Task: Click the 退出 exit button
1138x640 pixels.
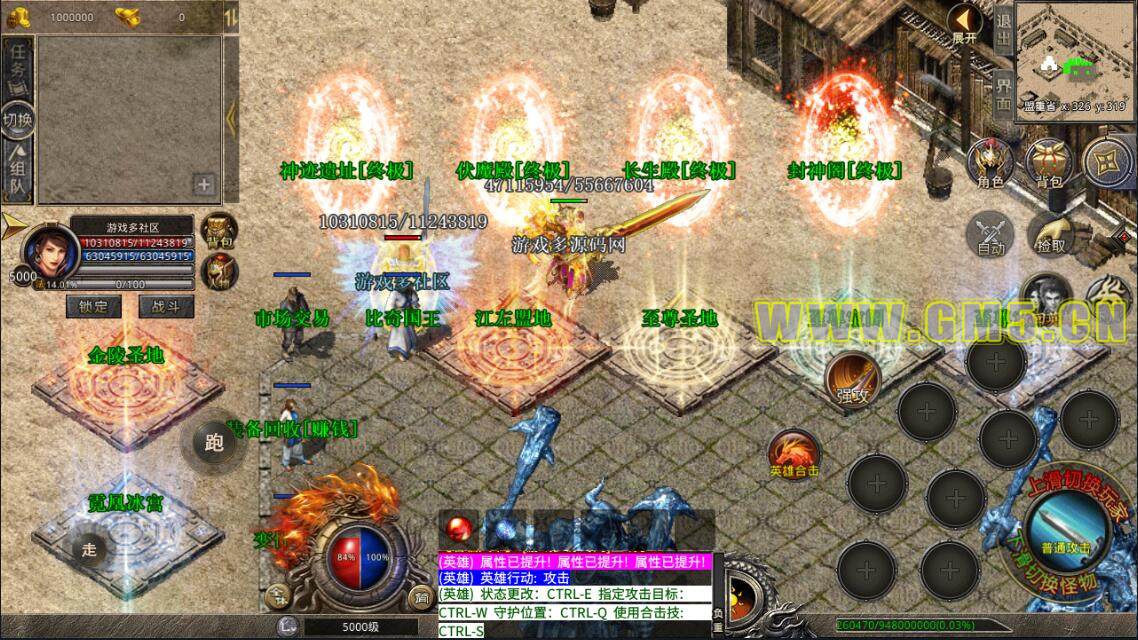Action: tap(1004, 26)
